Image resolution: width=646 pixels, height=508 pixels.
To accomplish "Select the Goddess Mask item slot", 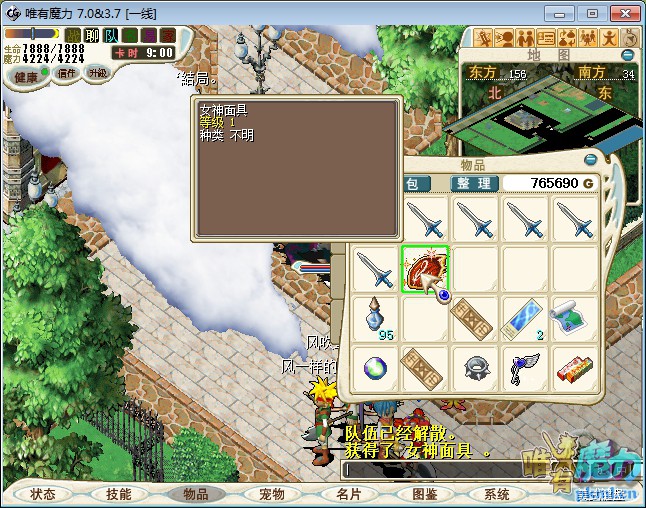I will coord(425,270).
